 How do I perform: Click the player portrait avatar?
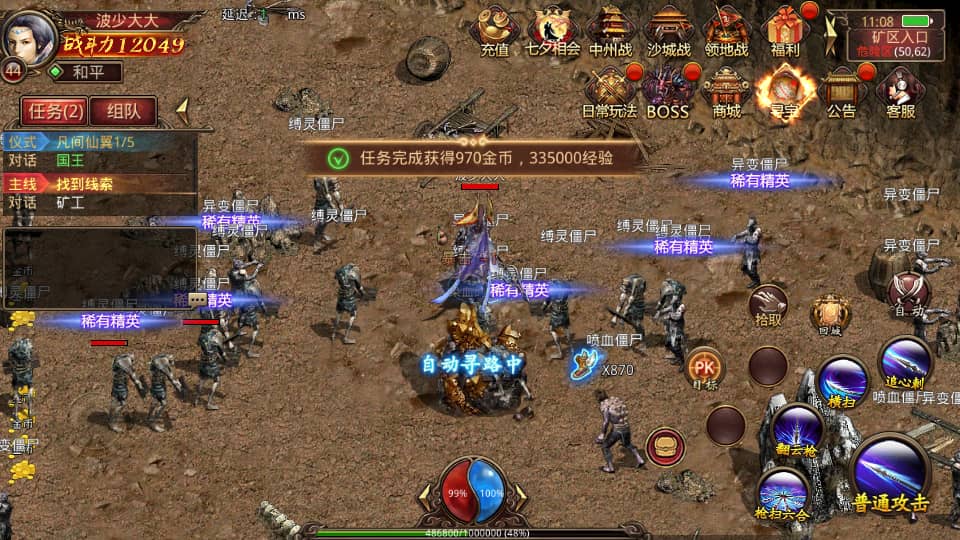coord(29,35)
